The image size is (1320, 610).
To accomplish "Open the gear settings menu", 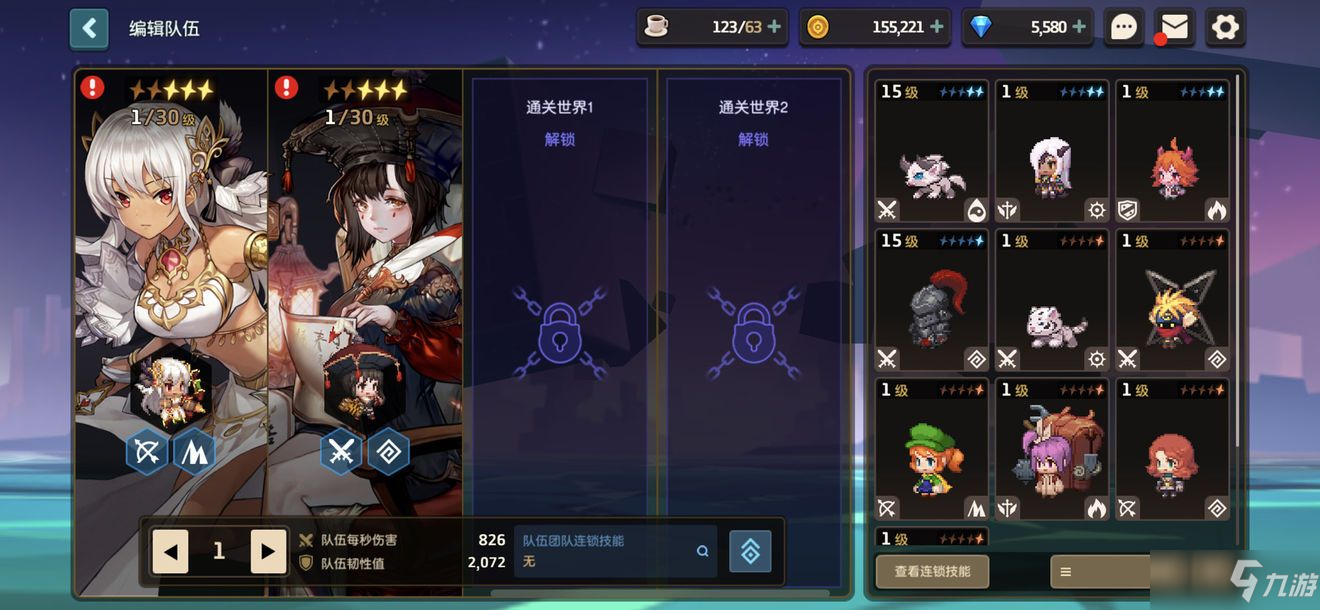I will (1225, 27).
